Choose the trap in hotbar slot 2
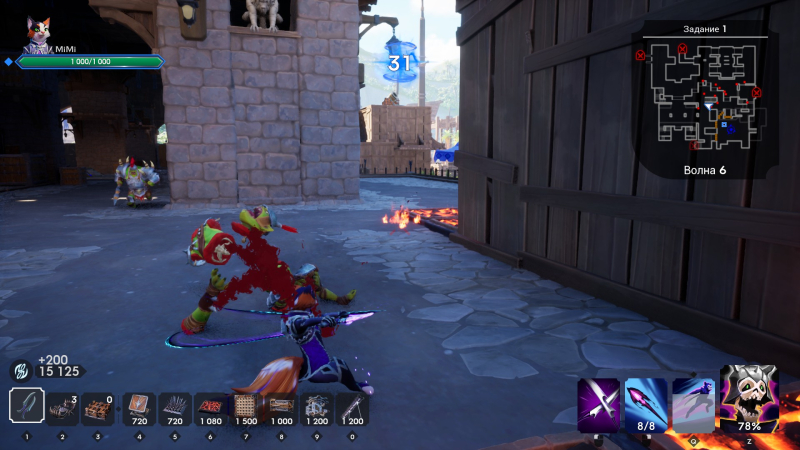Screen dimensions: 800x450 click(63, 407)
